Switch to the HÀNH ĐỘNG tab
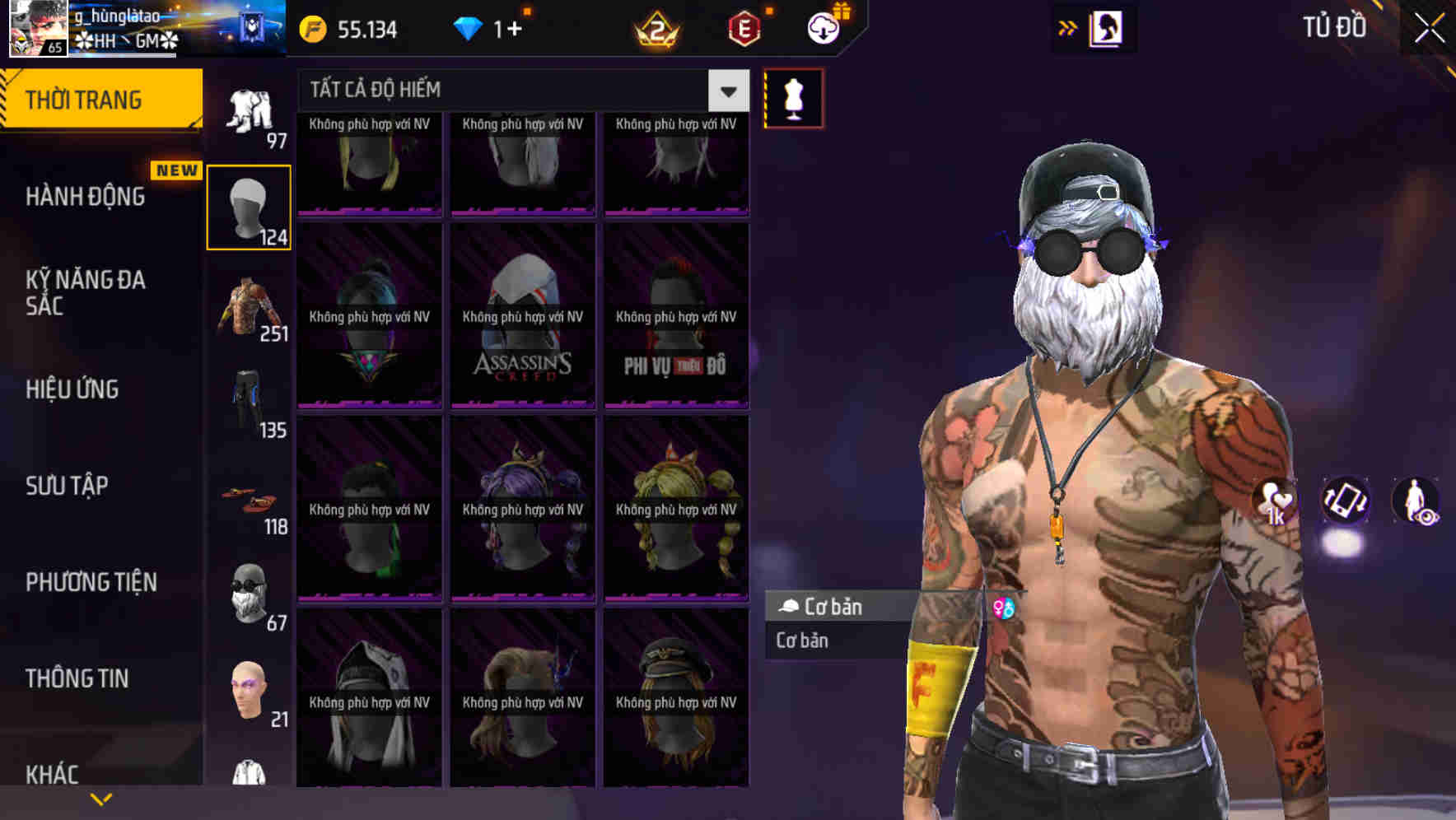 tap(83, 197)
